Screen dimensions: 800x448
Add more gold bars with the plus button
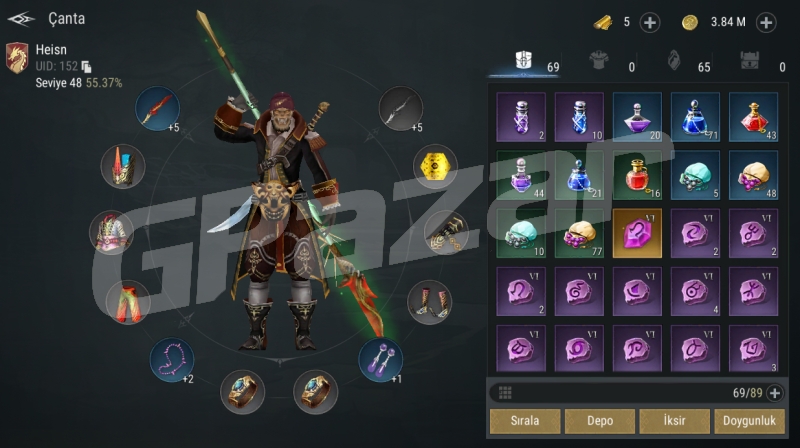649,22
